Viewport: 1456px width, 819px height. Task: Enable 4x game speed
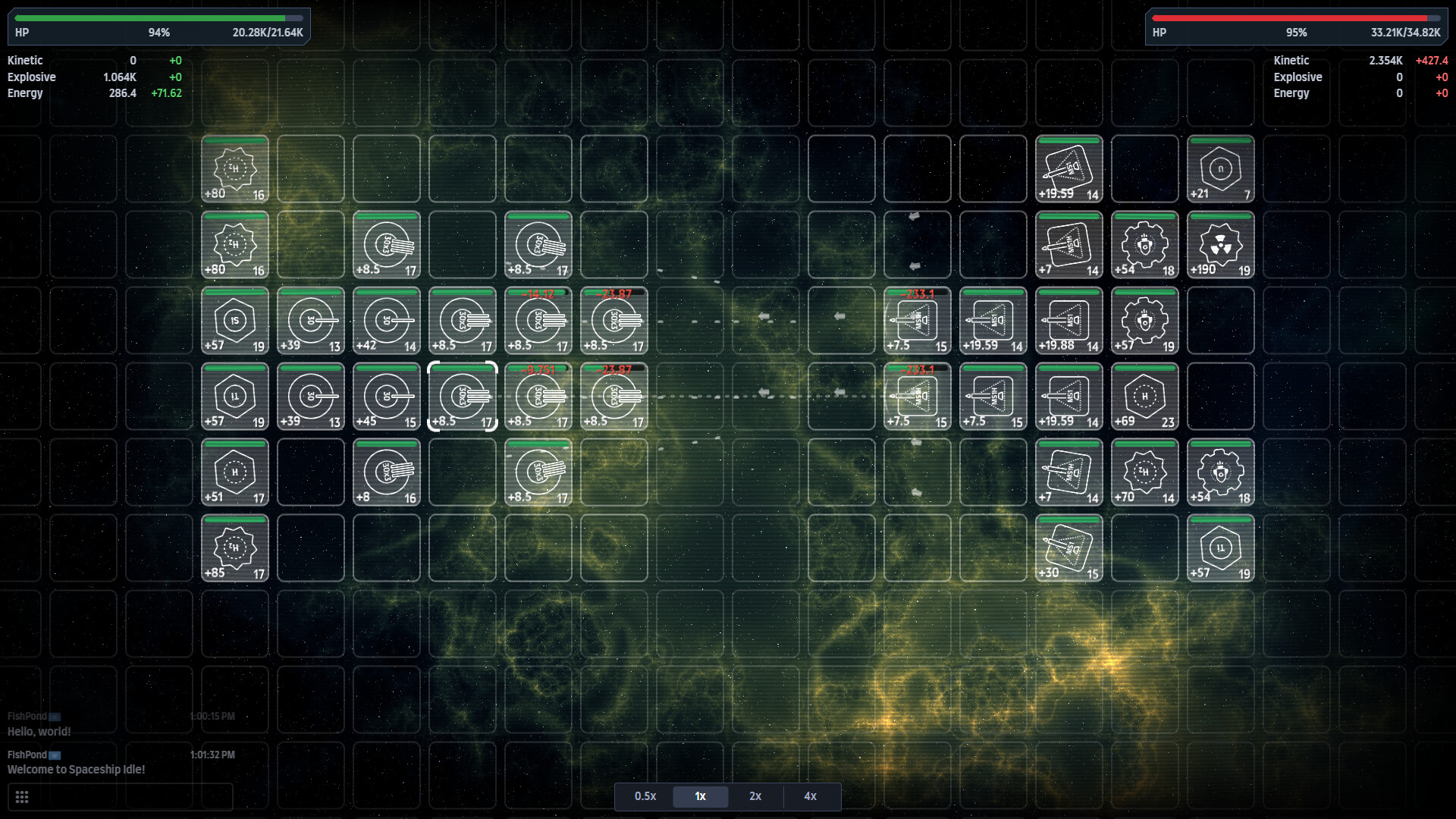pyautogui.click(x=810, y=797)
